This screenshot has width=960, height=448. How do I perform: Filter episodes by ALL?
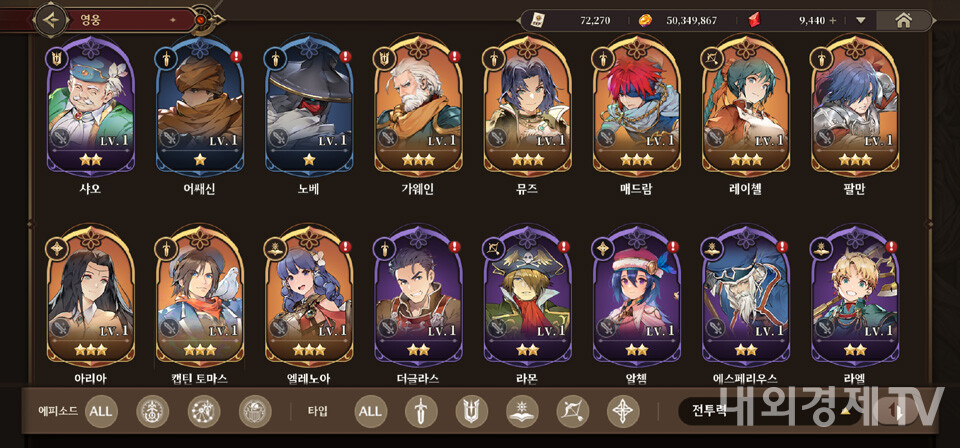coord(101,410)
